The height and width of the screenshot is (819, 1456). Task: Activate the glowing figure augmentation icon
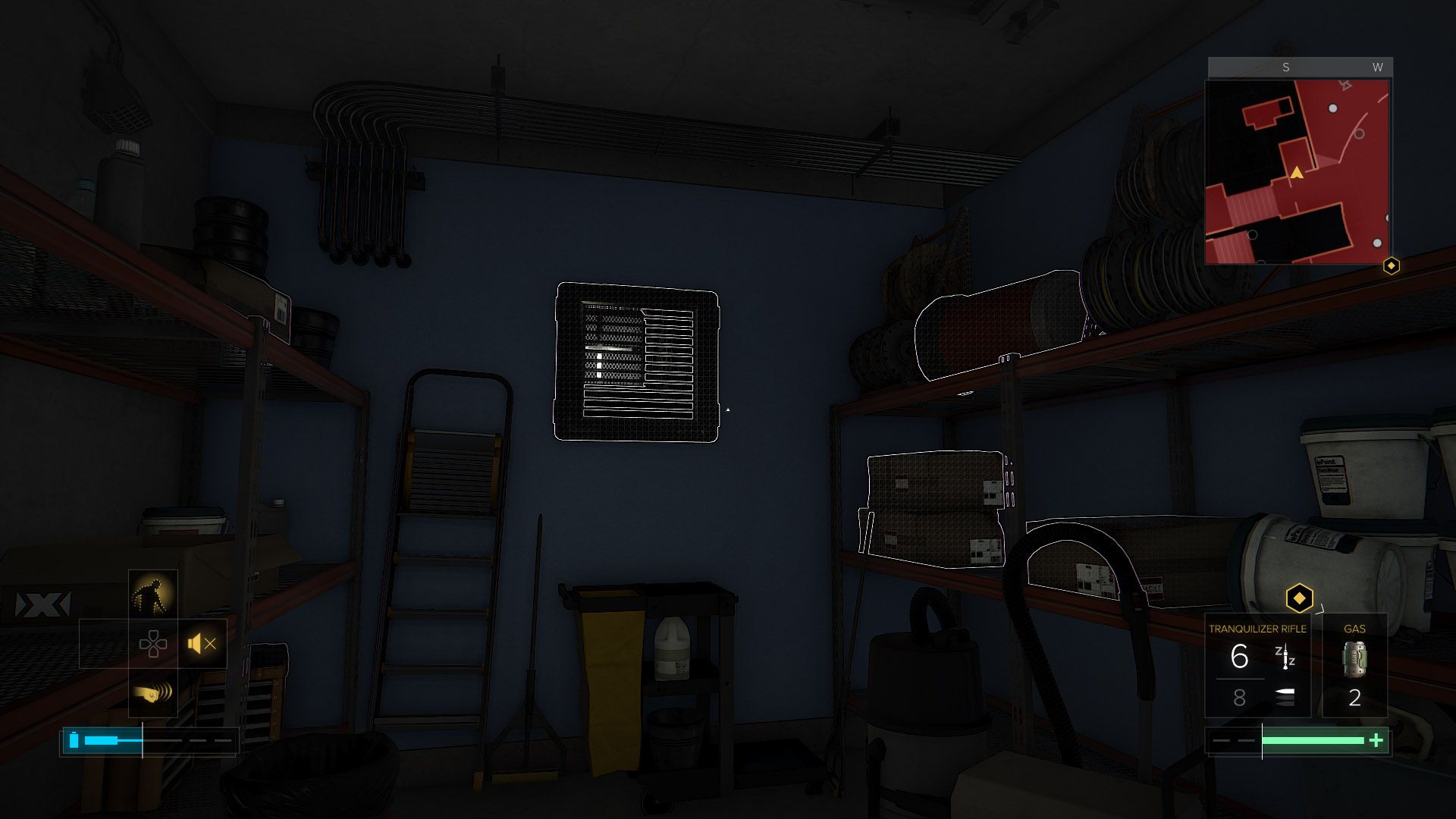coord(153,595)
